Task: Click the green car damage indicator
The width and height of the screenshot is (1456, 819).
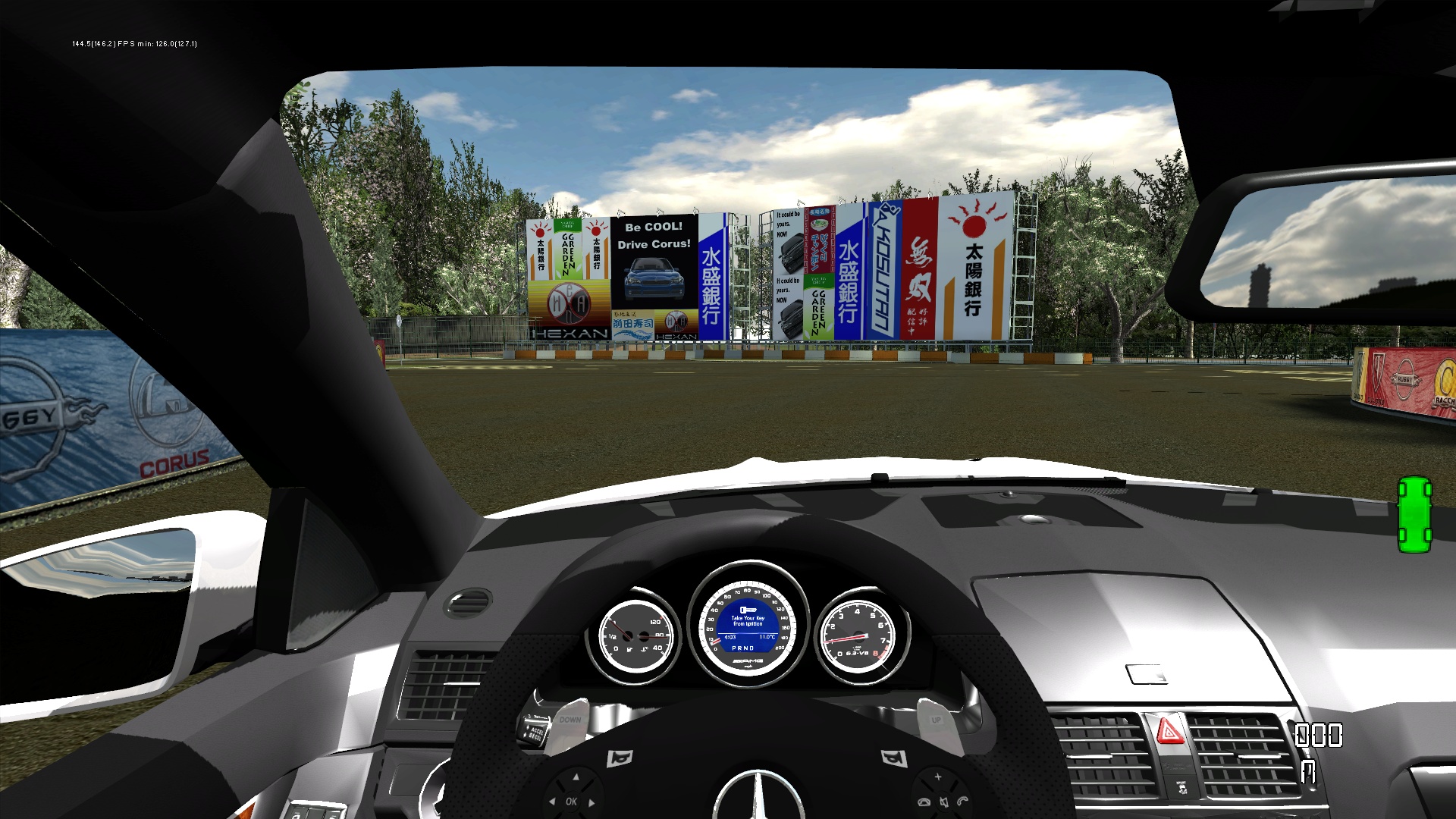Action: tap(1414, 514)
